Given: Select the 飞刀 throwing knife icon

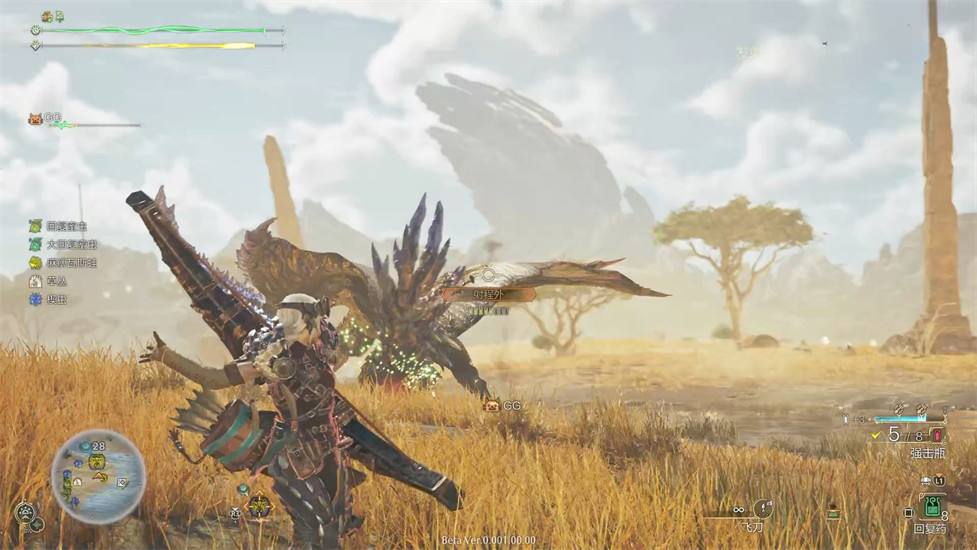Looking at the screenshot, I should 762,508.
